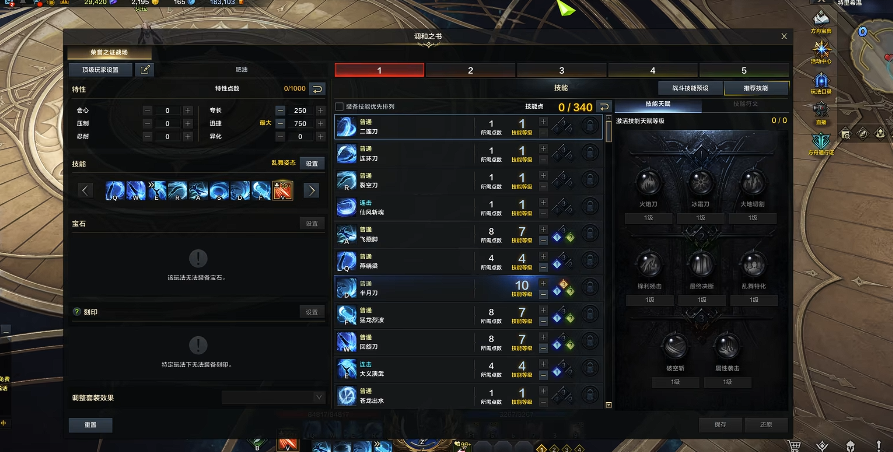Select preset tab 5
The width and height of the screenshot is (893, 452).
(x=743, y=71)
